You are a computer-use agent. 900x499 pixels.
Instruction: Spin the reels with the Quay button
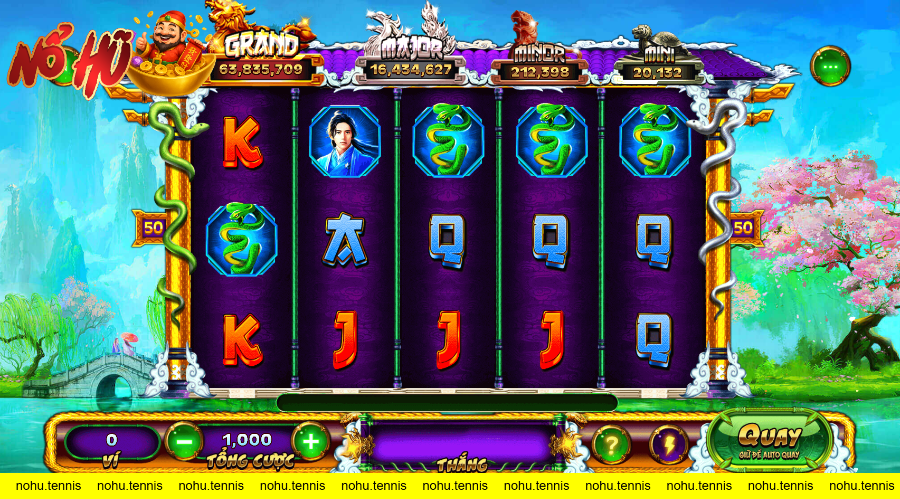tap(769, 439)
